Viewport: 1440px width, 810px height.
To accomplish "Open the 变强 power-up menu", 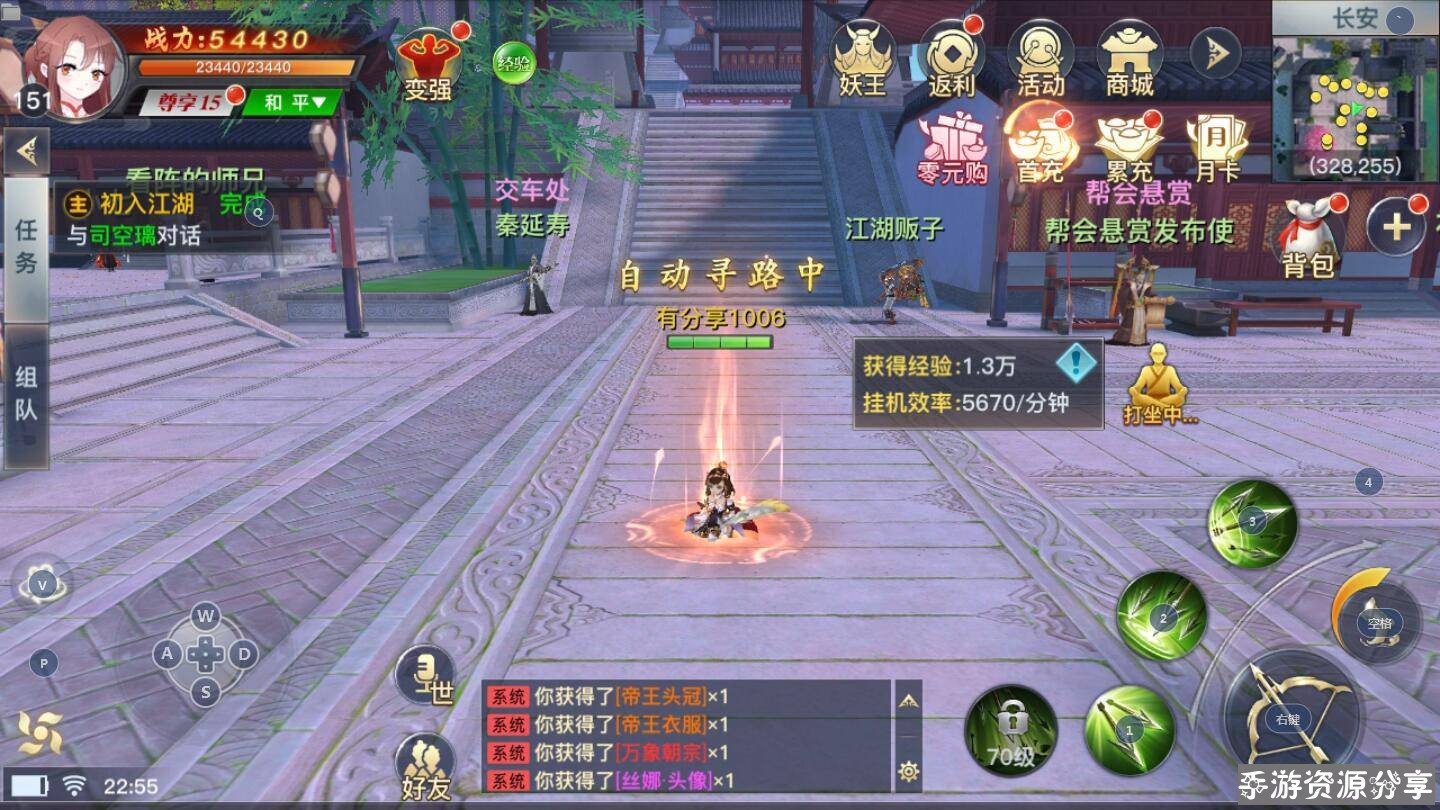I will 428,64.
